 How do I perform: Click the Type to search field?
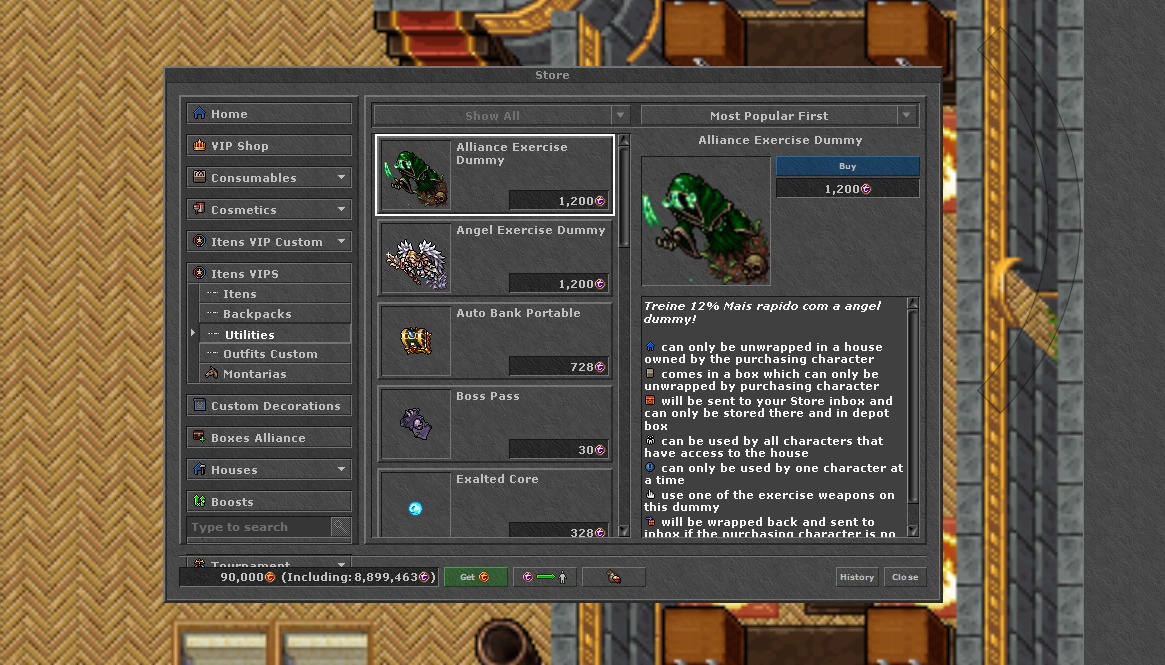pyautogui.click(x=258, y=527)
